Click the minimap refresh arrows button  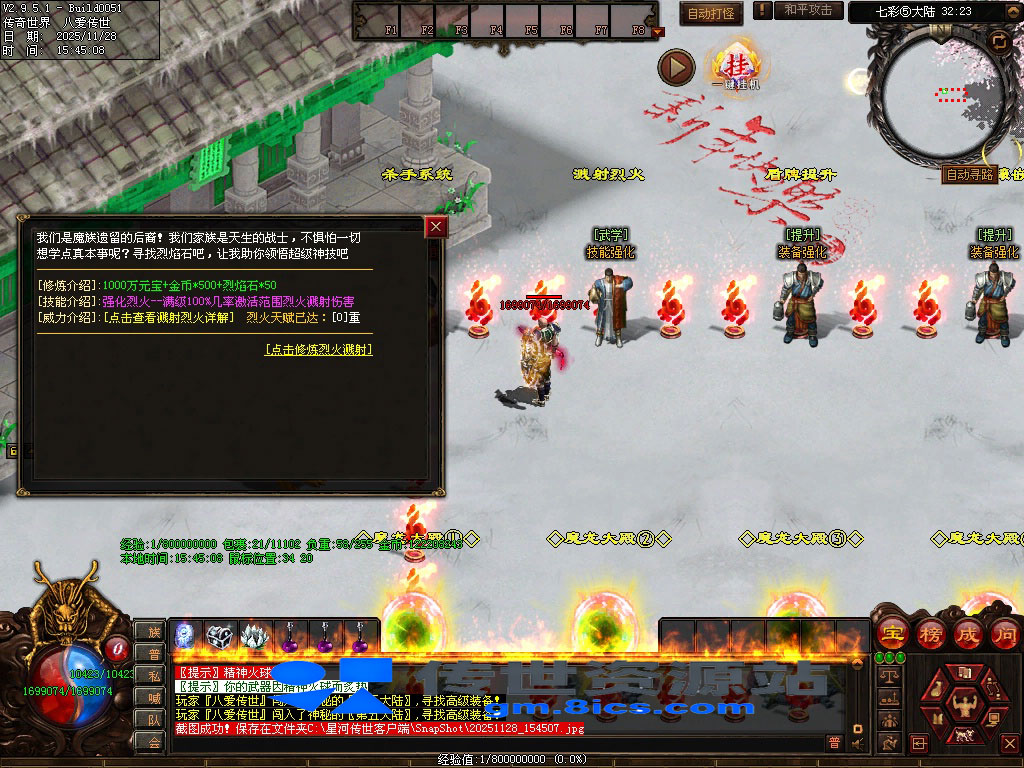999,41
